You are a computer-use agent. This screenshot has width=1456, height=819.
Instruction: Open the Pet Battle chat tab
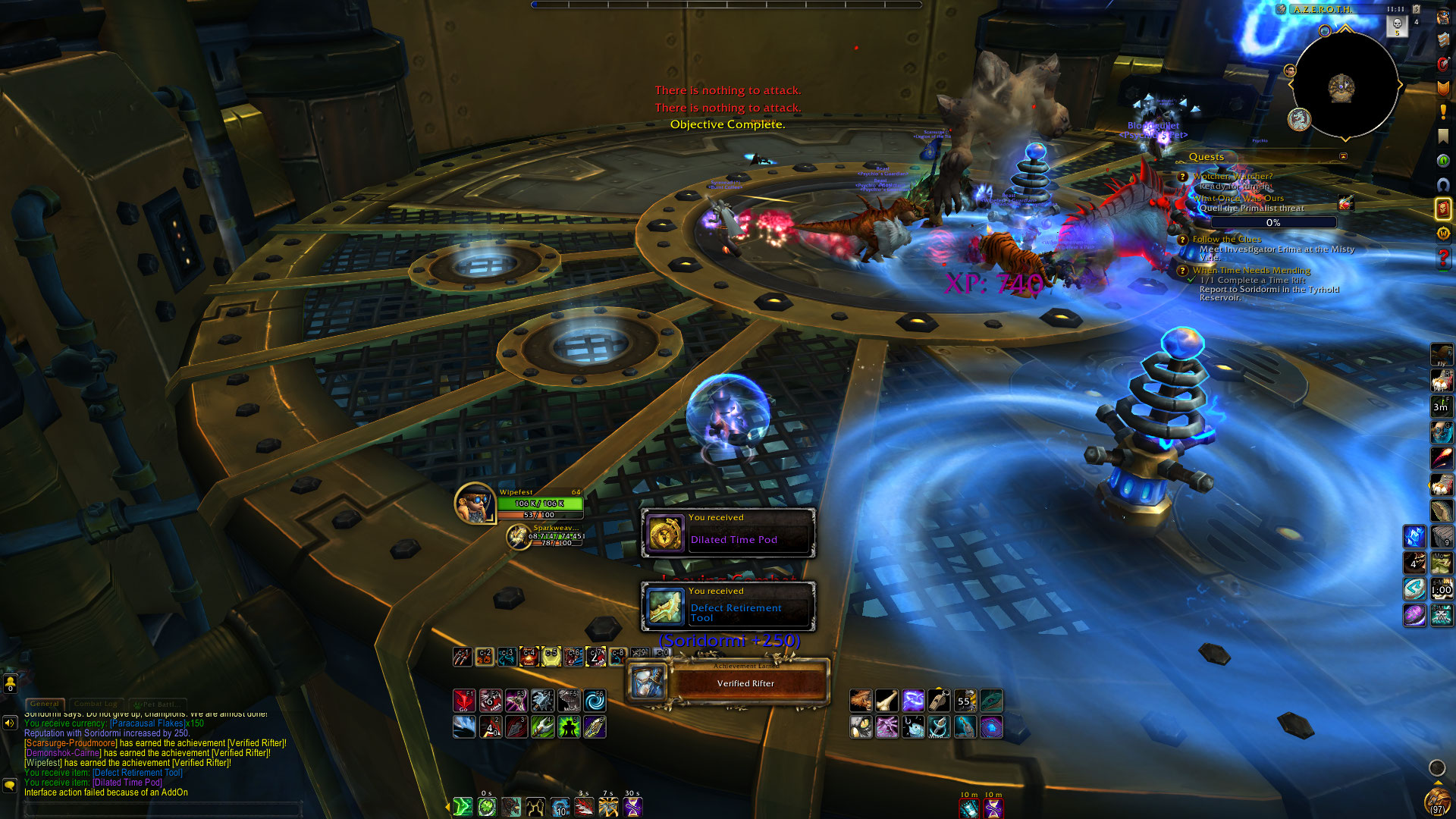(157, 704)
